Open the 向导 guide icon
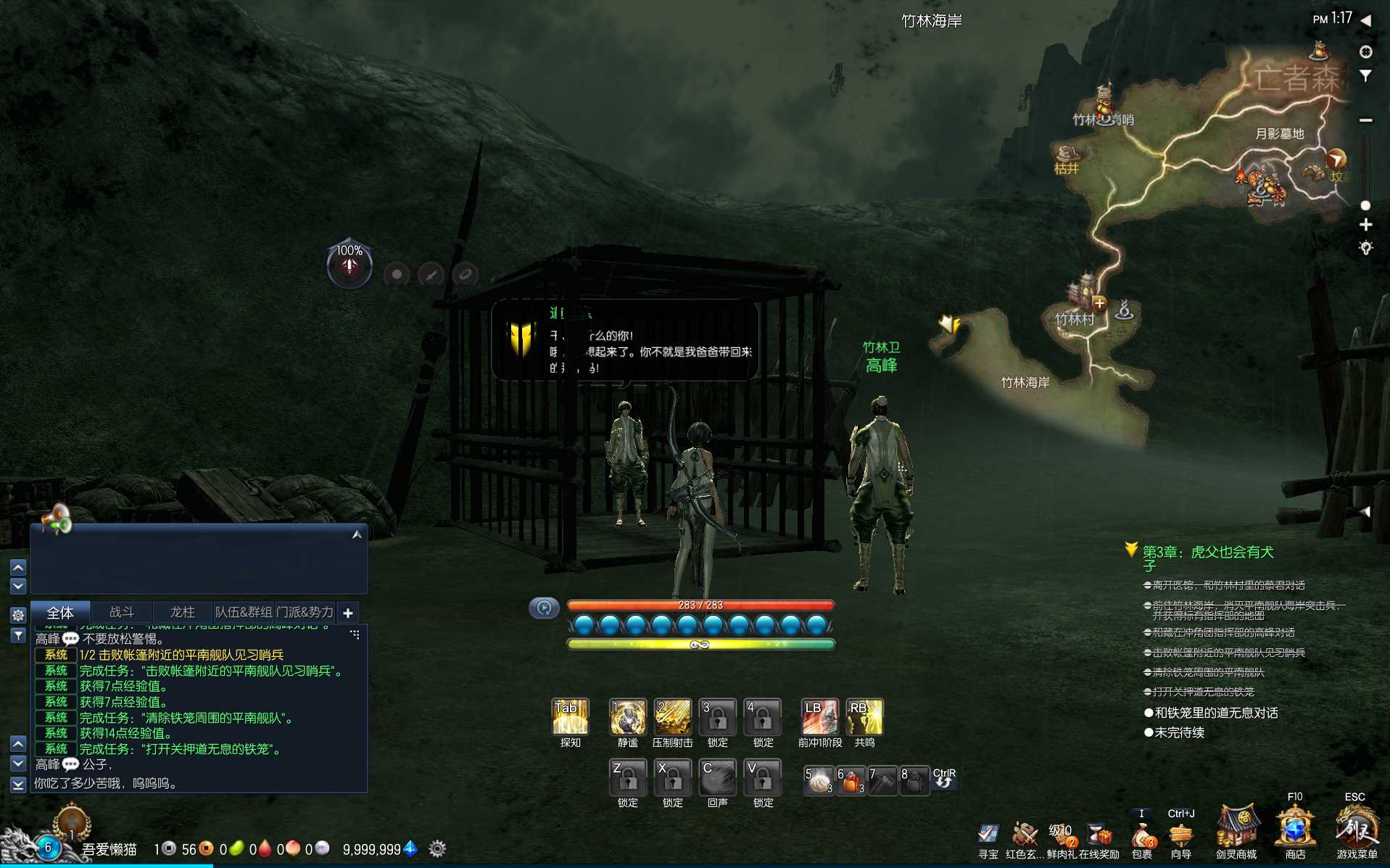This screenshot has height=868, width=1390. click(1181, 835)
